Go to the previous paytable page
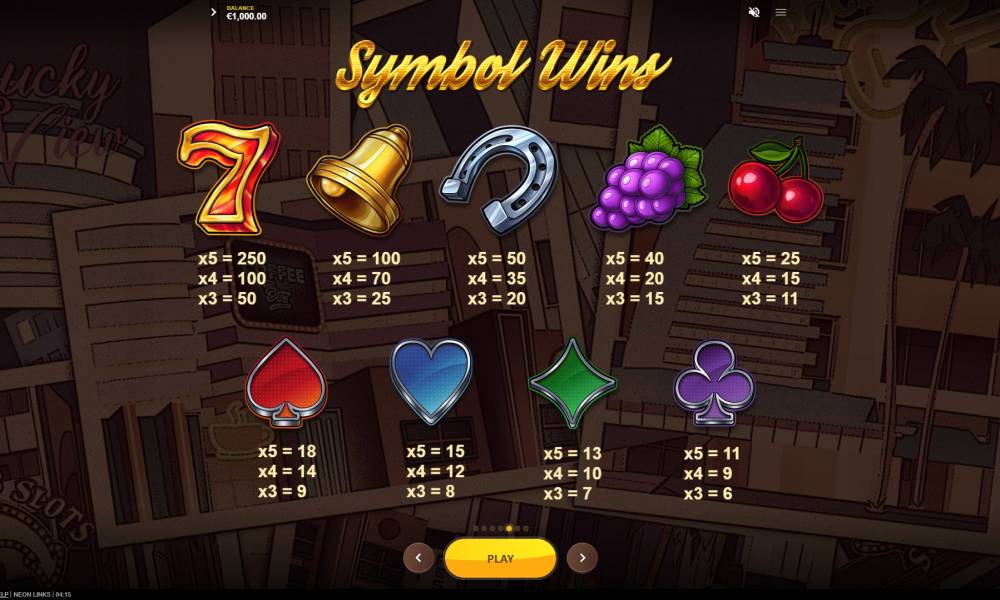 [x=418, y=558]
